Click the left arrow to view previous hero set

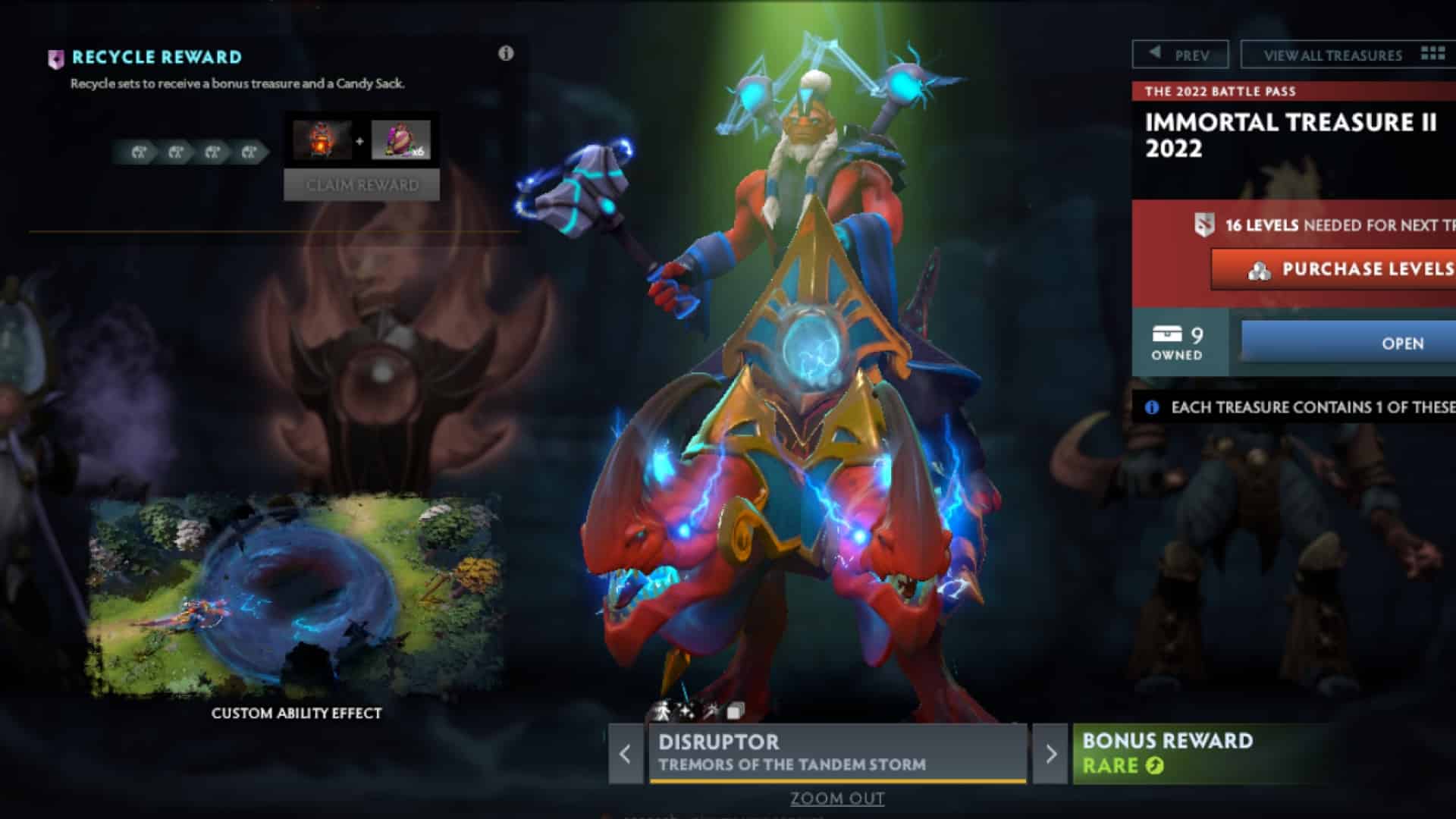click(x=625, y=754)
